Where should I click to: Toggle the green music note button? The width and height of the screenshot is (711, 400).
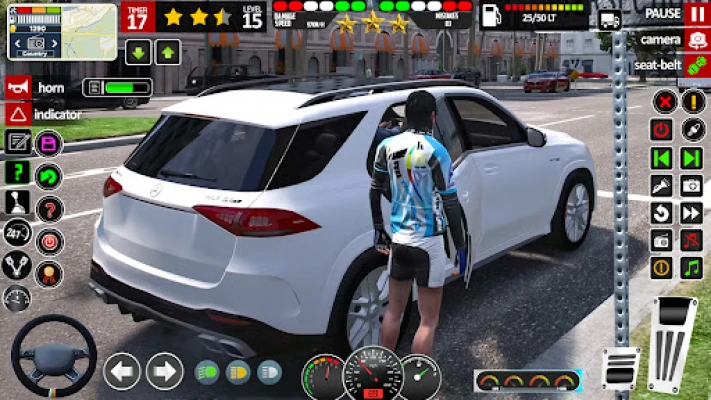click(x=691, y=268)
